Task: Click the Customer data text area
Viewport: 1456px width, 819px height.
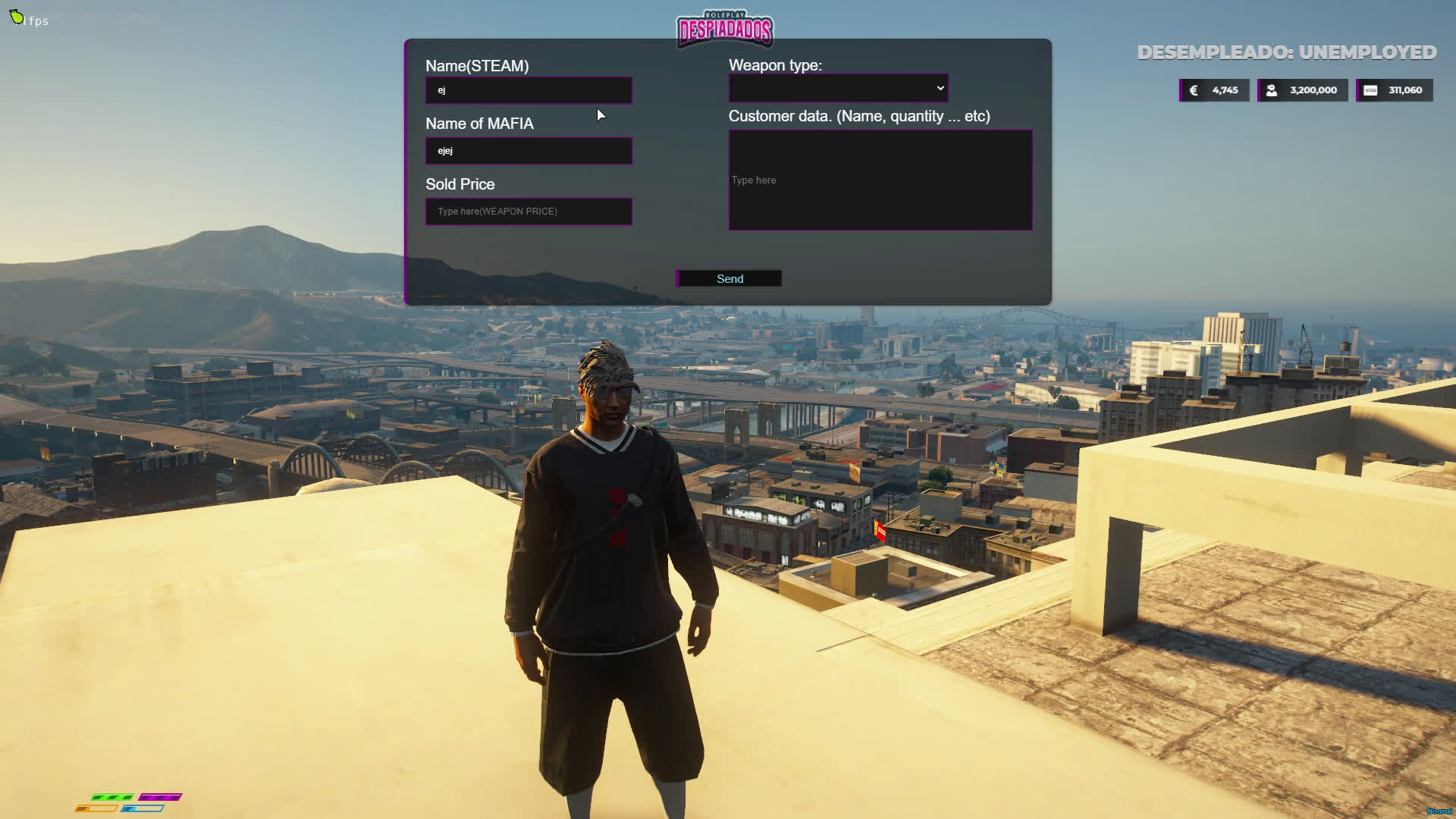Action: (x=880, y=180)
